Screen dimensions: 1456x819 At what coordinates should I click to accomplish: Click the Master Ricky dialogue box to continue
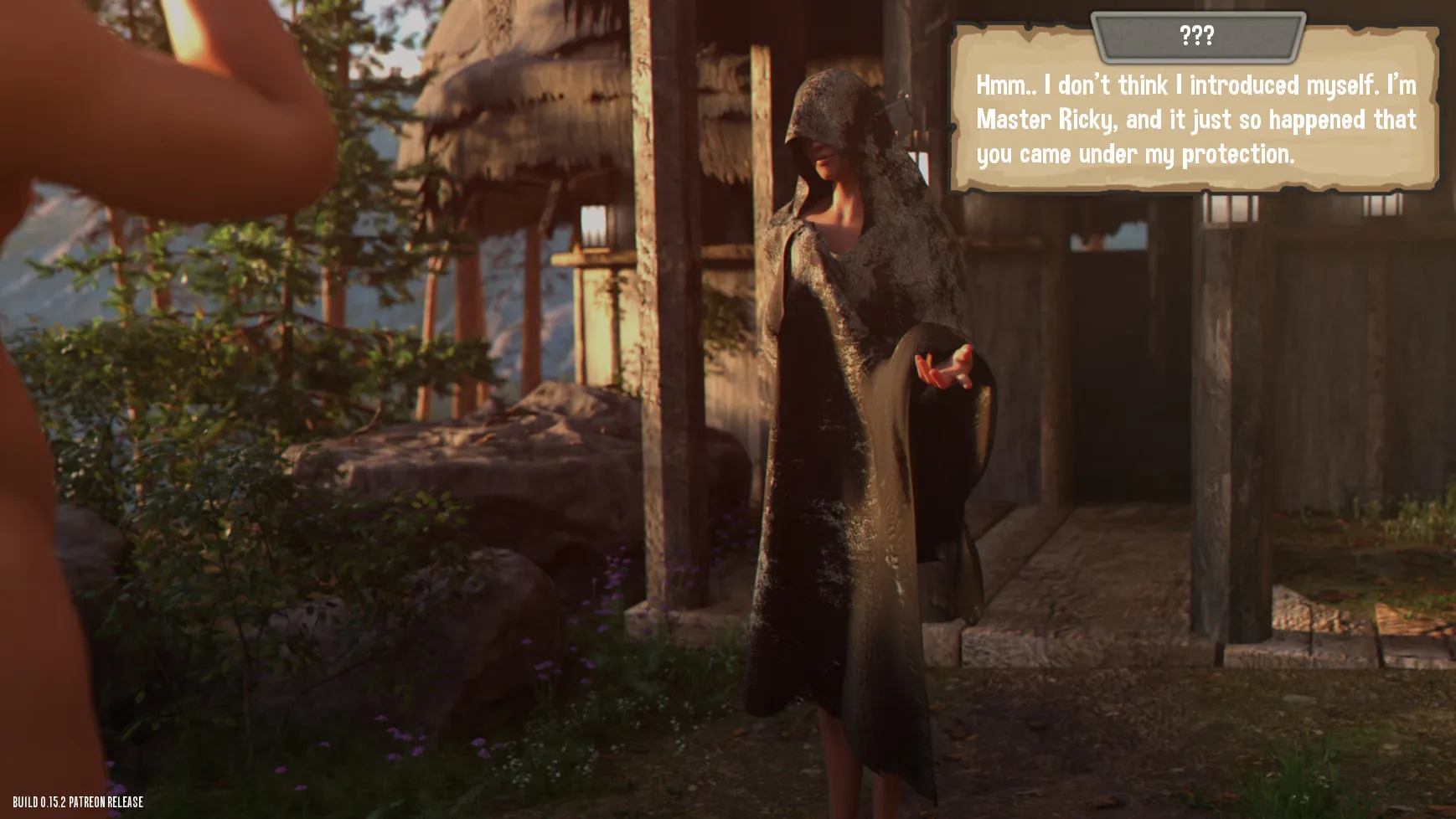[1195, 119]
